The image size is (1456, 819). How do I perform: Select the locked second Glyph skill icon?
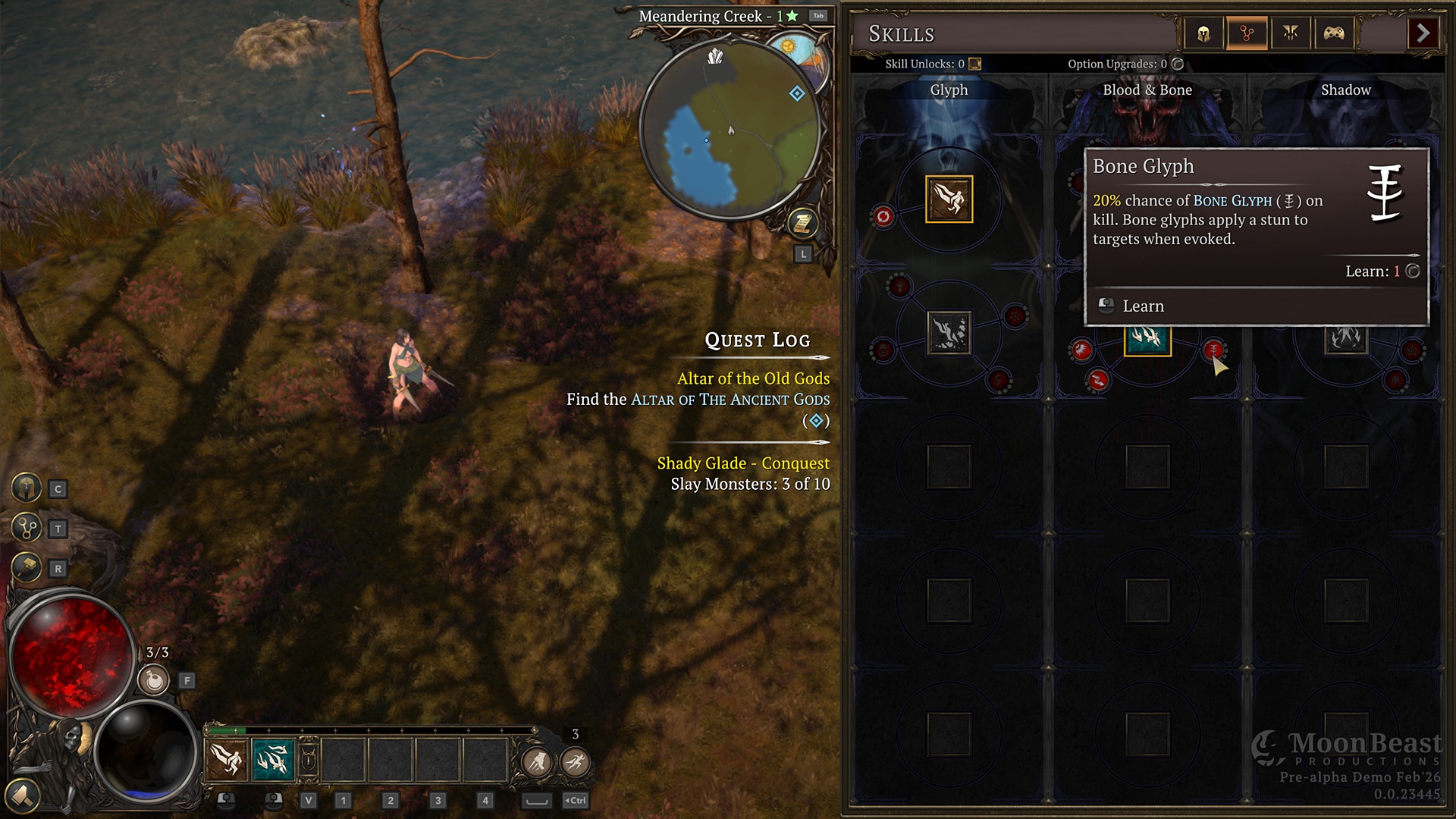(949, 333)
